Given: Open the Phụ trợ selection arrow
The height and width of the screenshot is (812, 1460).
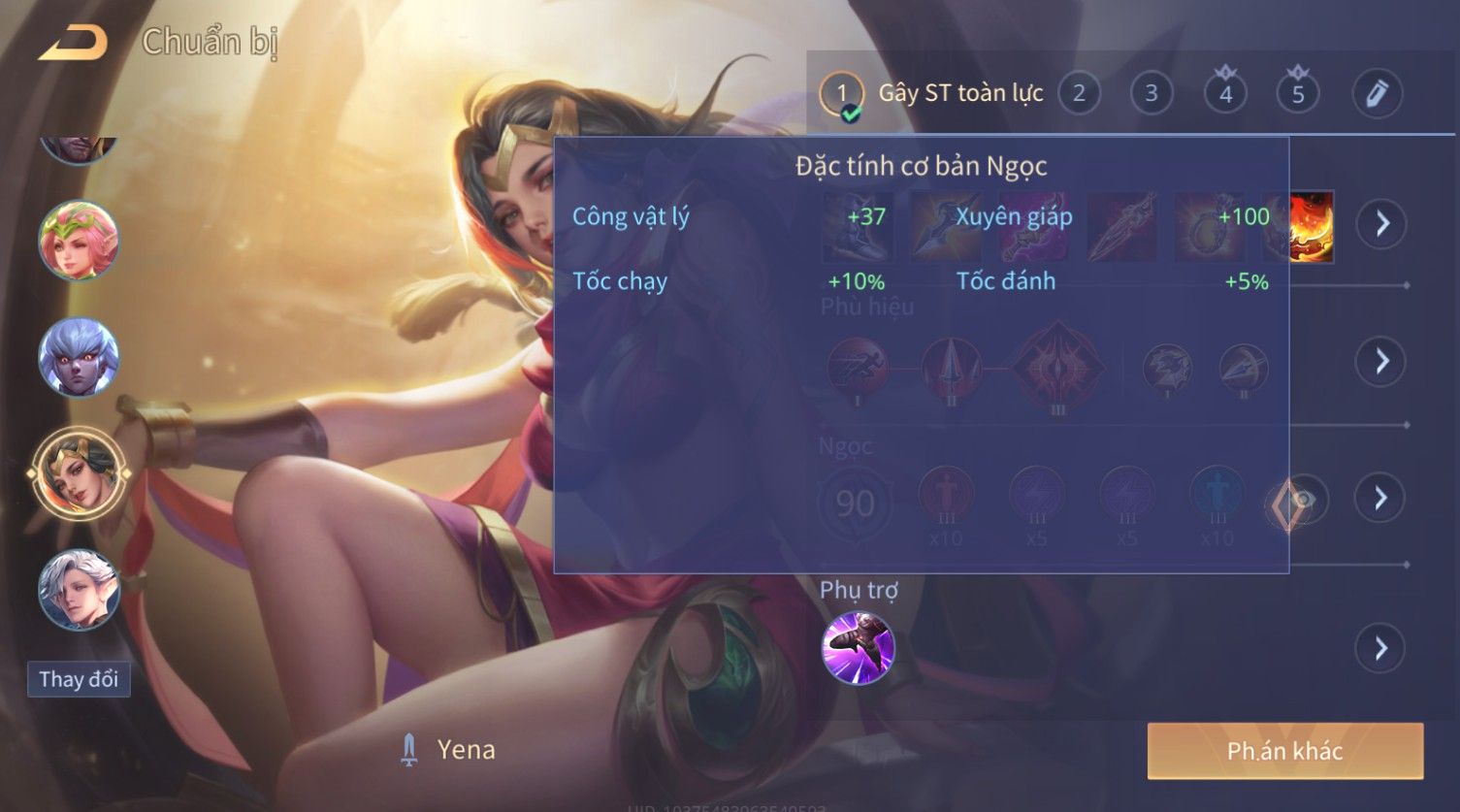Looking at the screenshot, I should click(x=1380, y=648).
